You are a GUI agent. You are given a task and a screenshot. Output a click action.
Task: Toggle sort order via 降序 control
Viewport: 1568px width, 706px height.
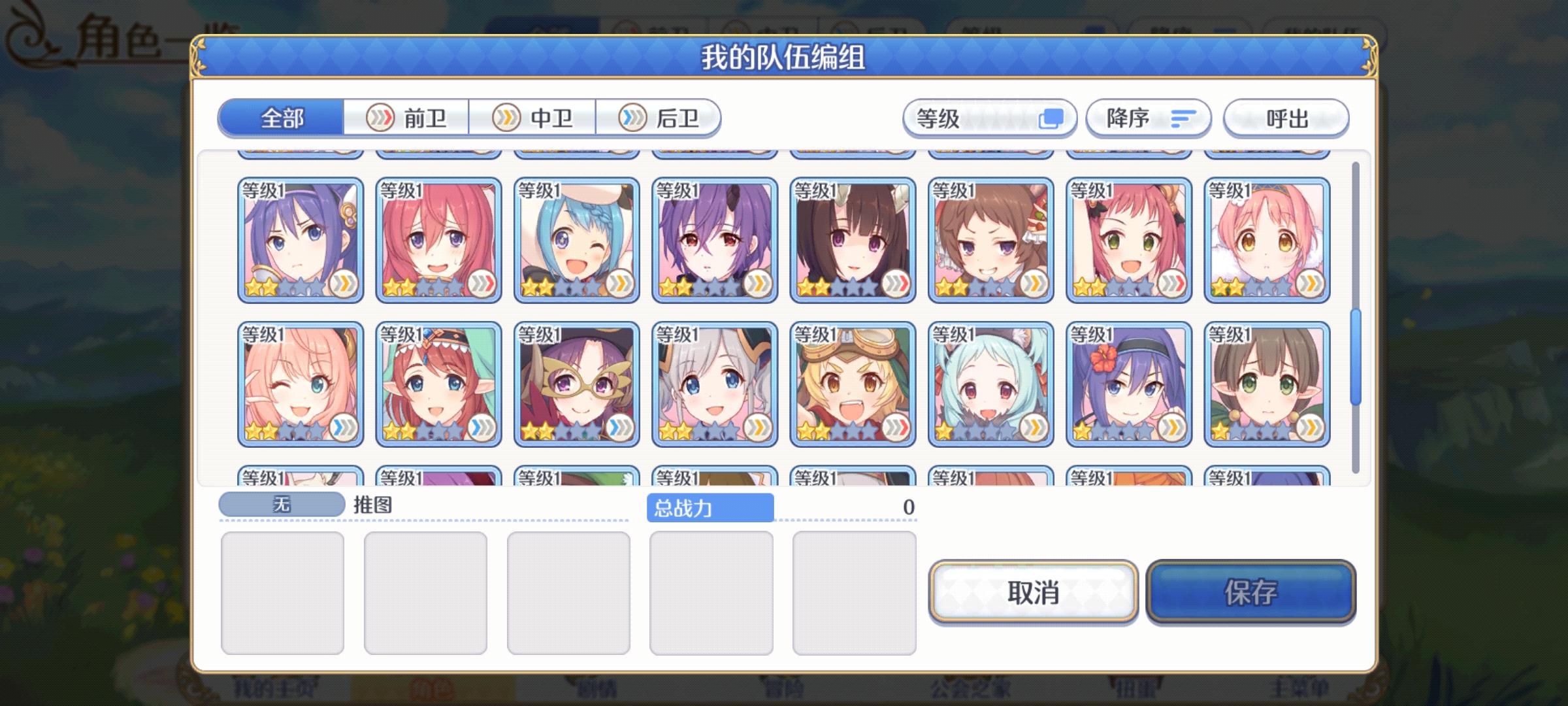[x=1147, y=118]
